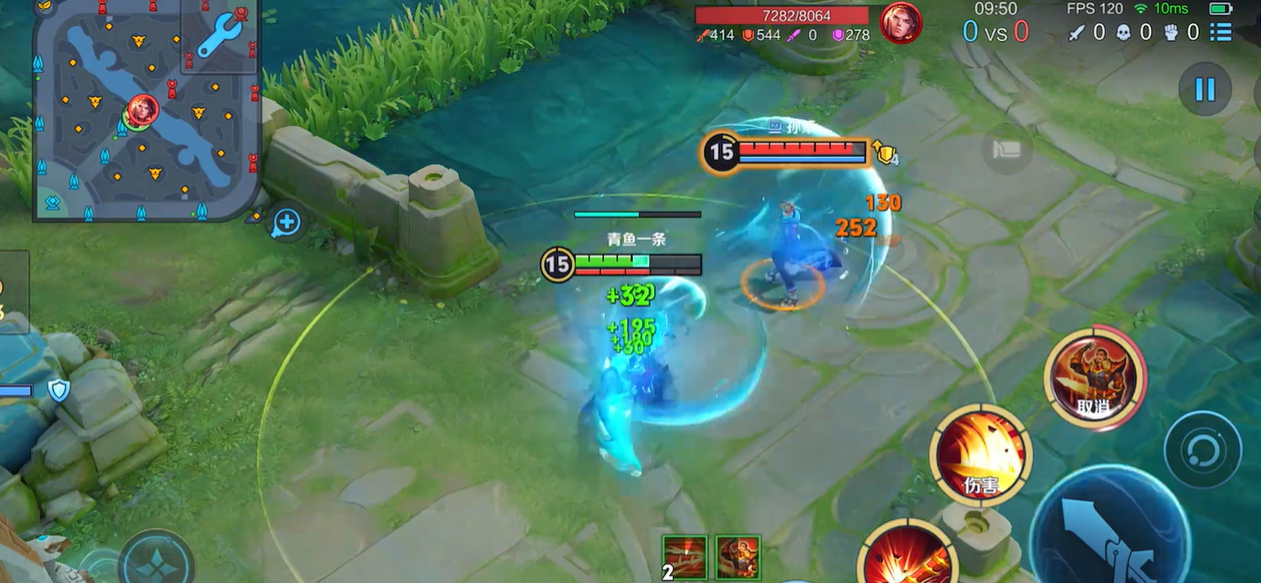
Task: Open the scoreboard list icon
Action: point(1220,32)
